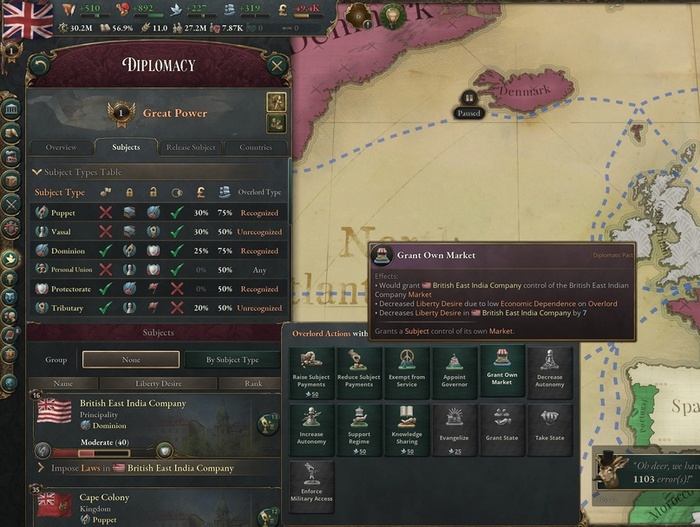Group subjects By Subject Type

pyautogui.click(x=231, y=359)
